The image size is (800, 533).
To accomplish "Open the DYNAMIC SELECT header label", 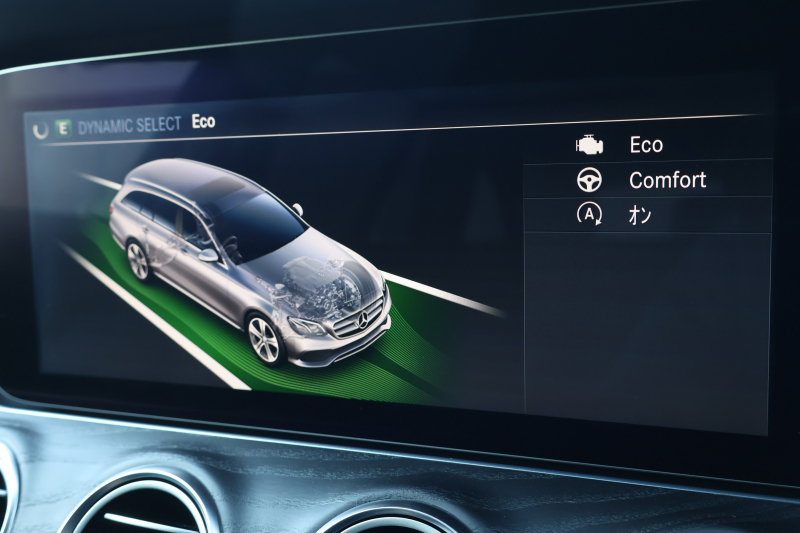I will (x=130, y=125).
